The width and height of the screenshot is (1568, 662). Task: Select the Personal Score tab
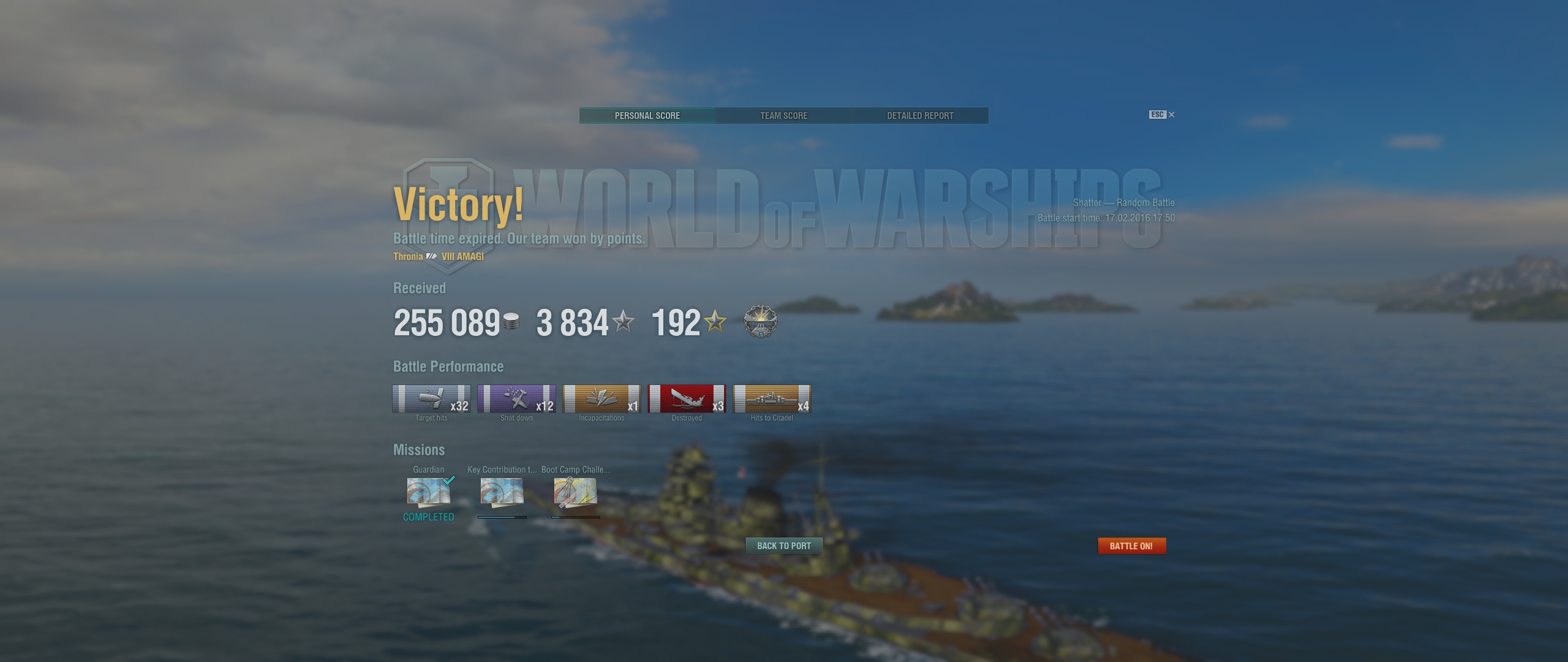click(x=647, y=116)
